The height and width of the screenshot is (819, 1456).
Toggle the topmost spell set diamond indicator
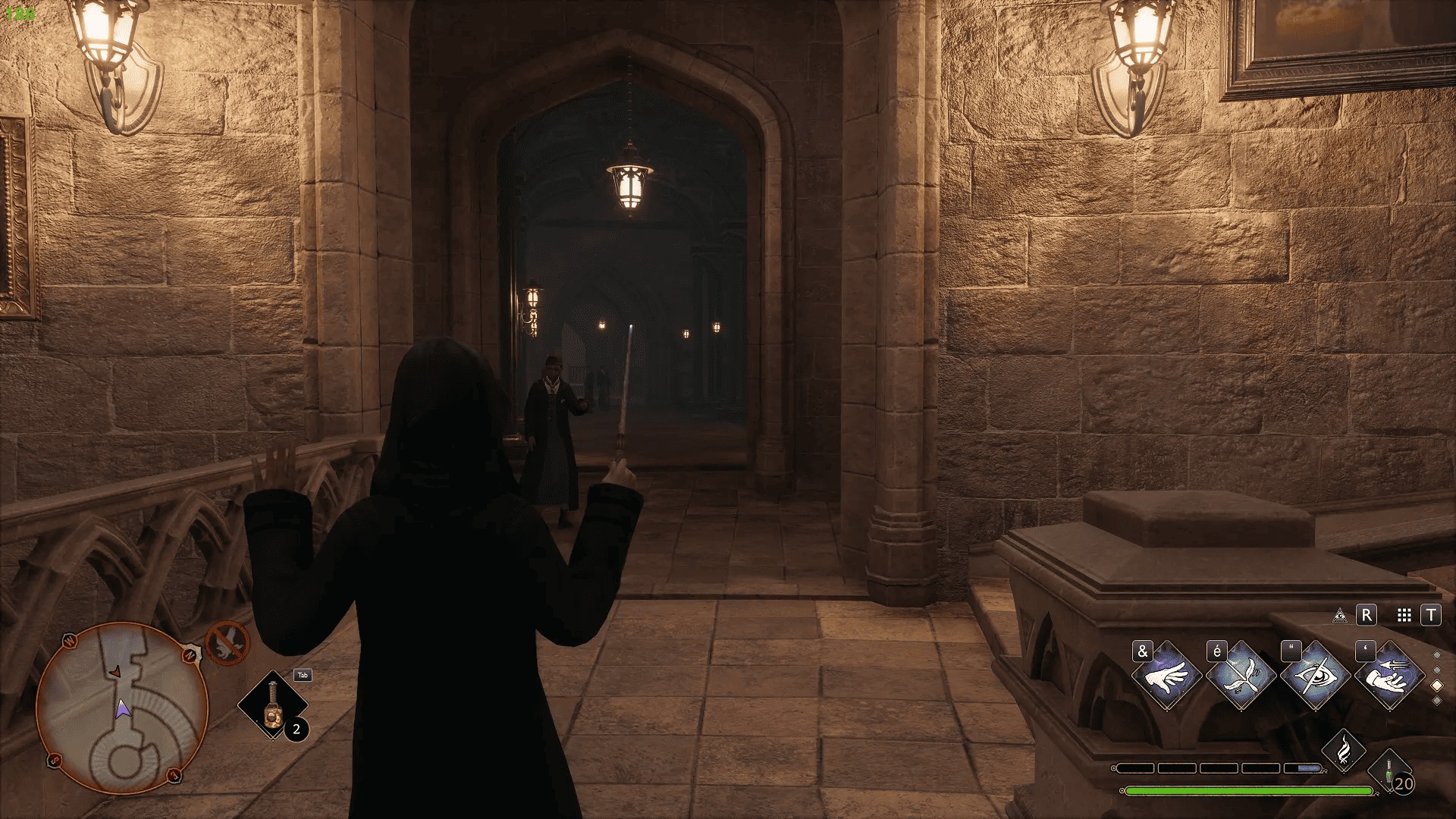tap(1436, 654)
